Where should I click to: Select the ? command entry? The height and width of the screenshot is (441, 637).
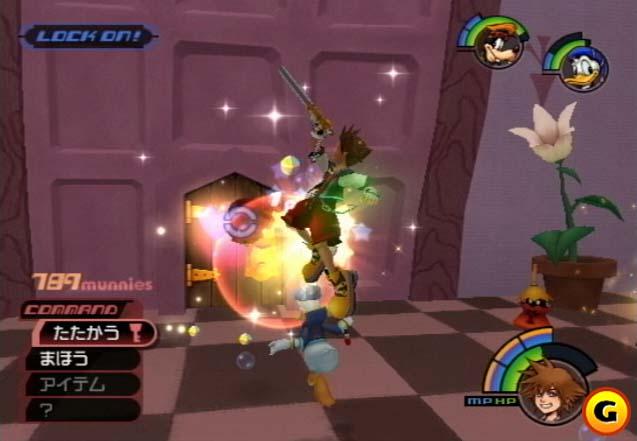click(80, 408)
